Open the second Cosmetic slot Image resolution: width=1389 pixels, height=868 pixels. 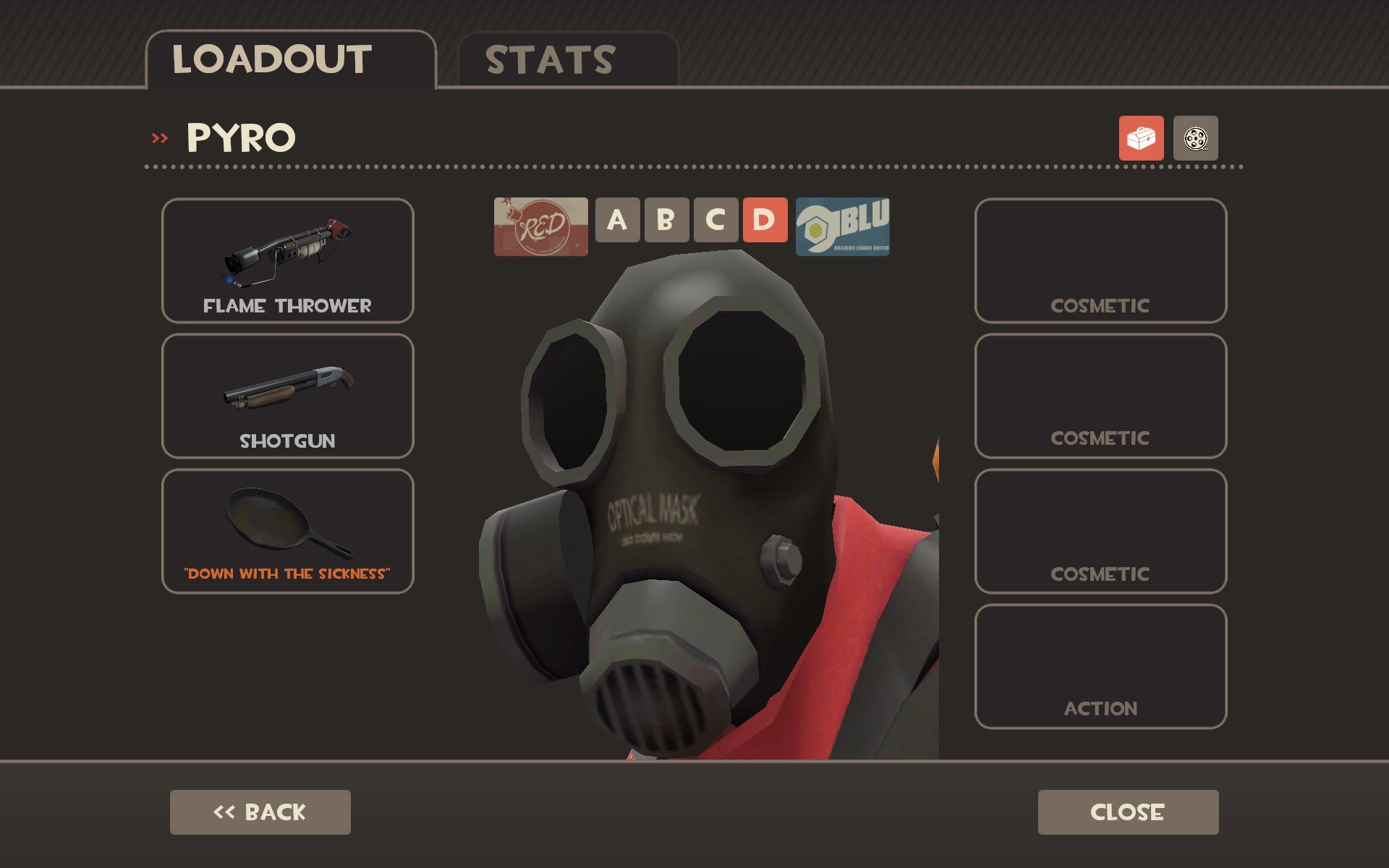point(1100,396)
